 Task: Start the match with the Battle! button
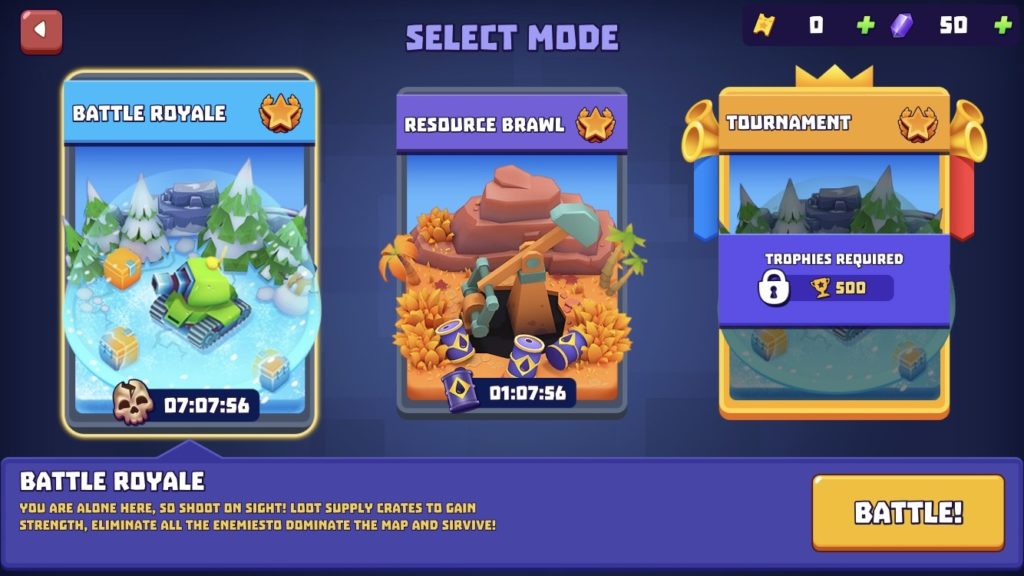coord(907,513)
